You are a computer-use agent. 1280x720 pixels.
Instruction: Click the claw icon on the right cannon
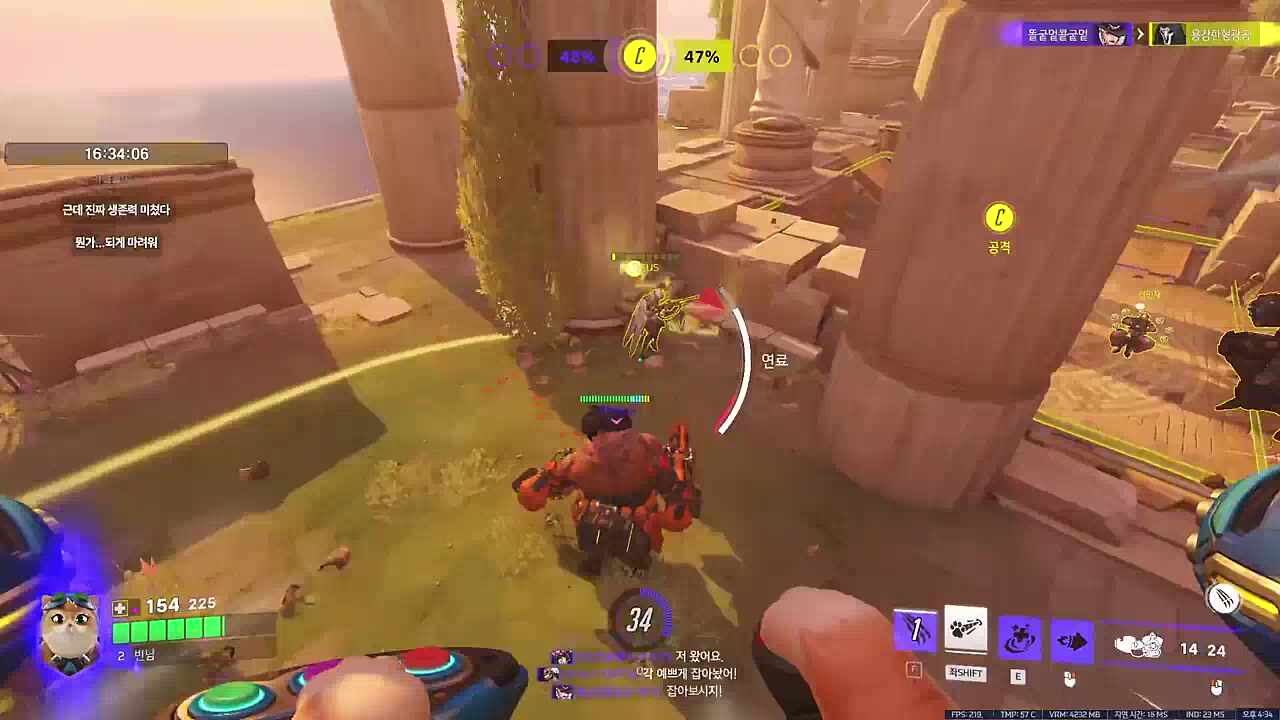pos(1223,599)
